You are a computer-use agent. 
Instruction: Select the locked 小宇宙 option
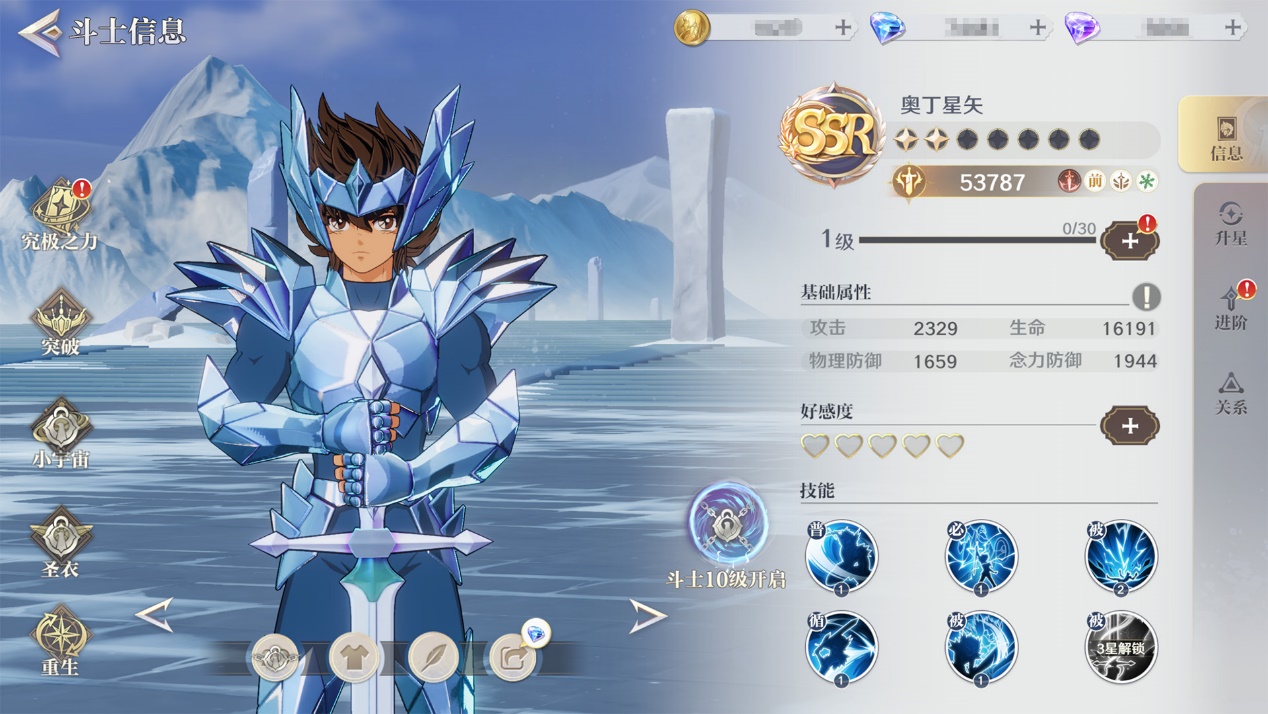60,434
